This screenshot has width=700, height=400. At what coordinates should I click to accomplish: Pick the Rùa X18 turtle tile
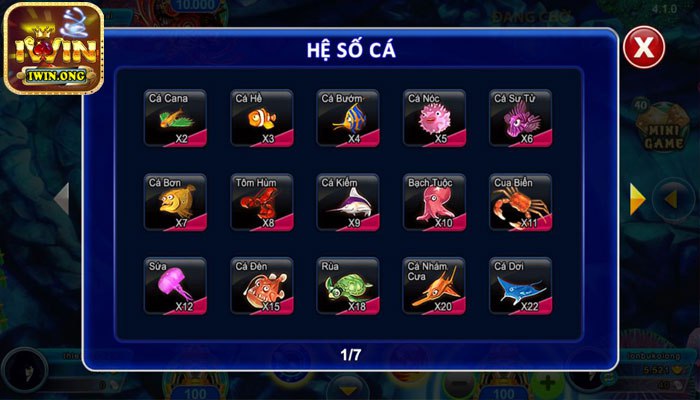point(348,287)
